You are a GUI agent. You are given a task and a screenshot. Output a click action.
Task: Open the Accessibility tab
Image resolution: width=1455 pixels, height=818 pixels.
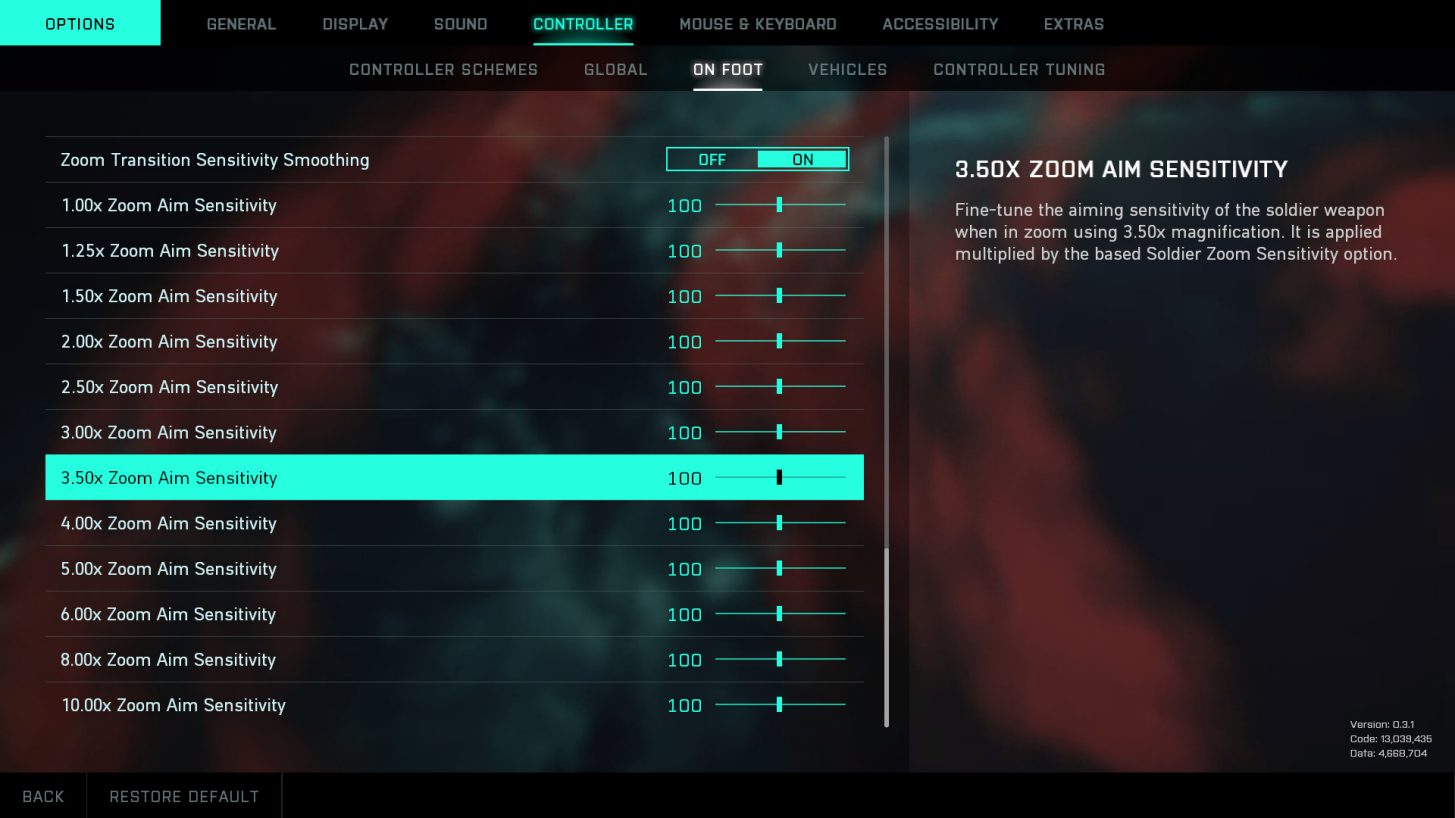940,24
